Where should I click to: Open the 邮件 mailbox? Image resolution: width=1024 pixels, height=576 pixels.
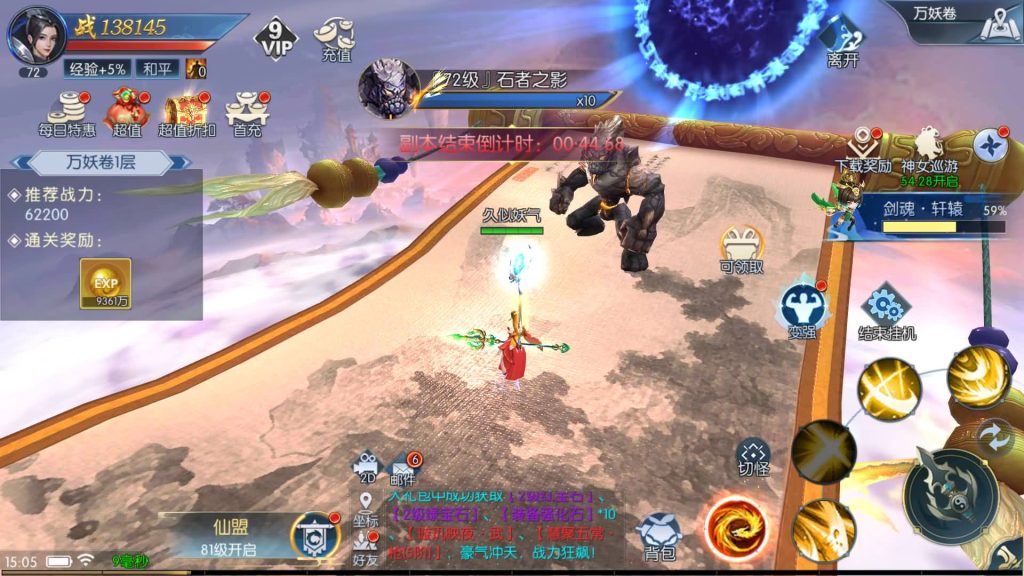click(x=403, y=467)
